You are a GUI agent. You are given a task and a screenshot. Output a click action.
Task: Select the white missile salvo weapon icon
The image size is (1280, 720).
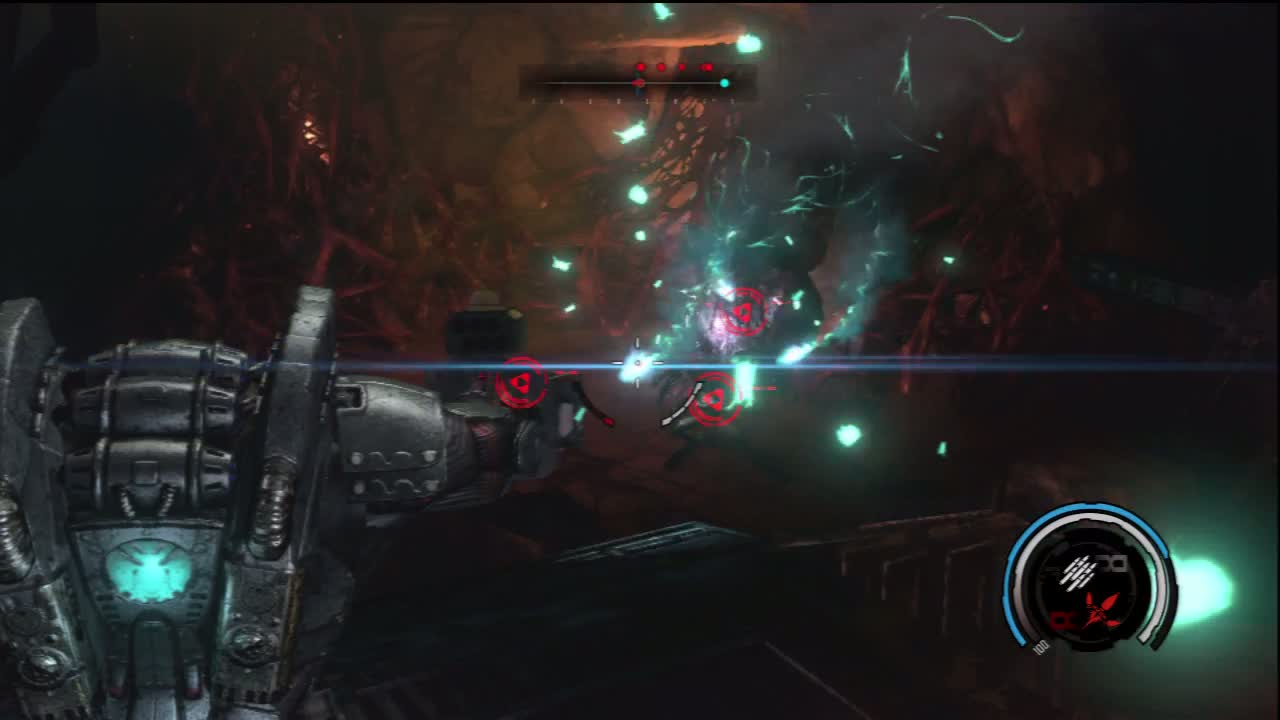click(x=1078, y=571)
